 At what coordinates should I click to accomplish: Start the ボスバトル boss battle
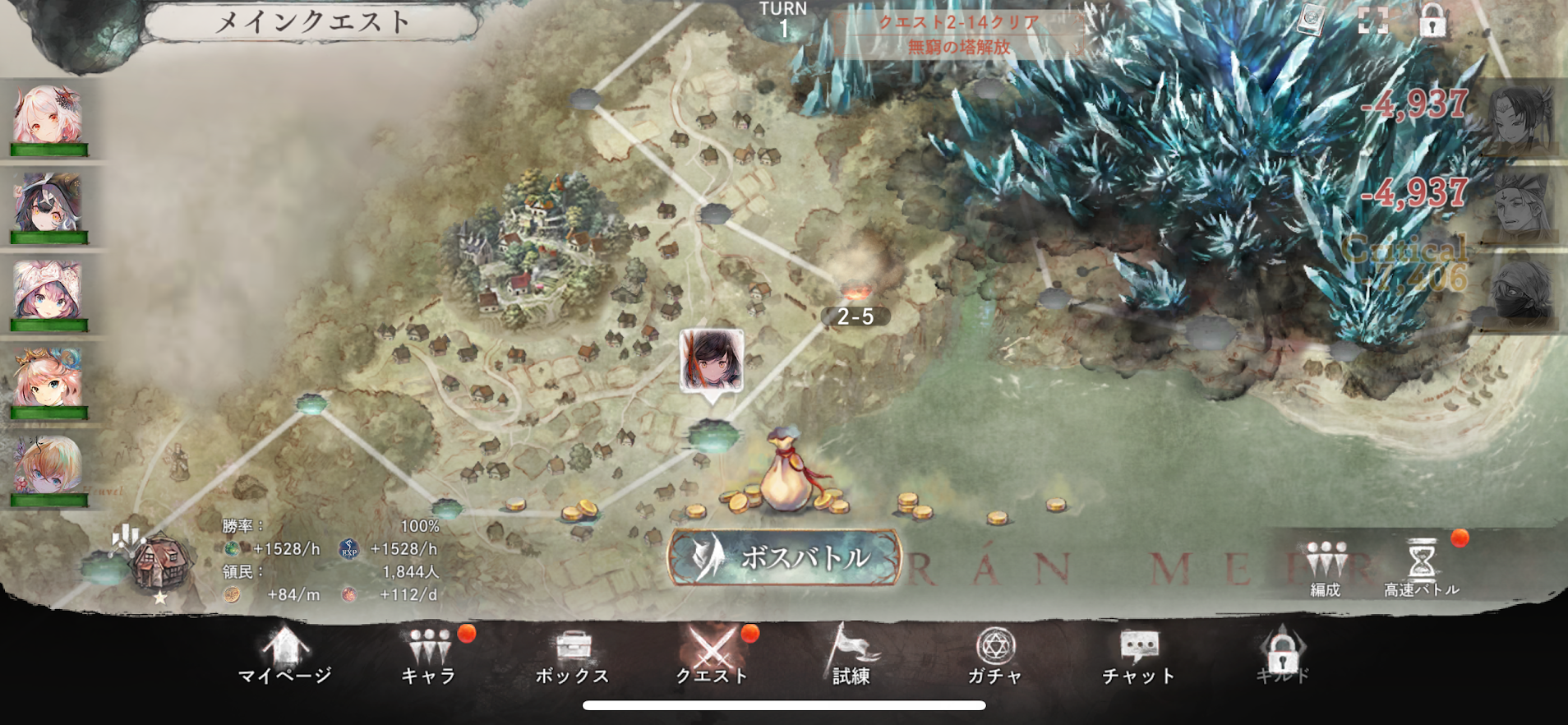784,558
